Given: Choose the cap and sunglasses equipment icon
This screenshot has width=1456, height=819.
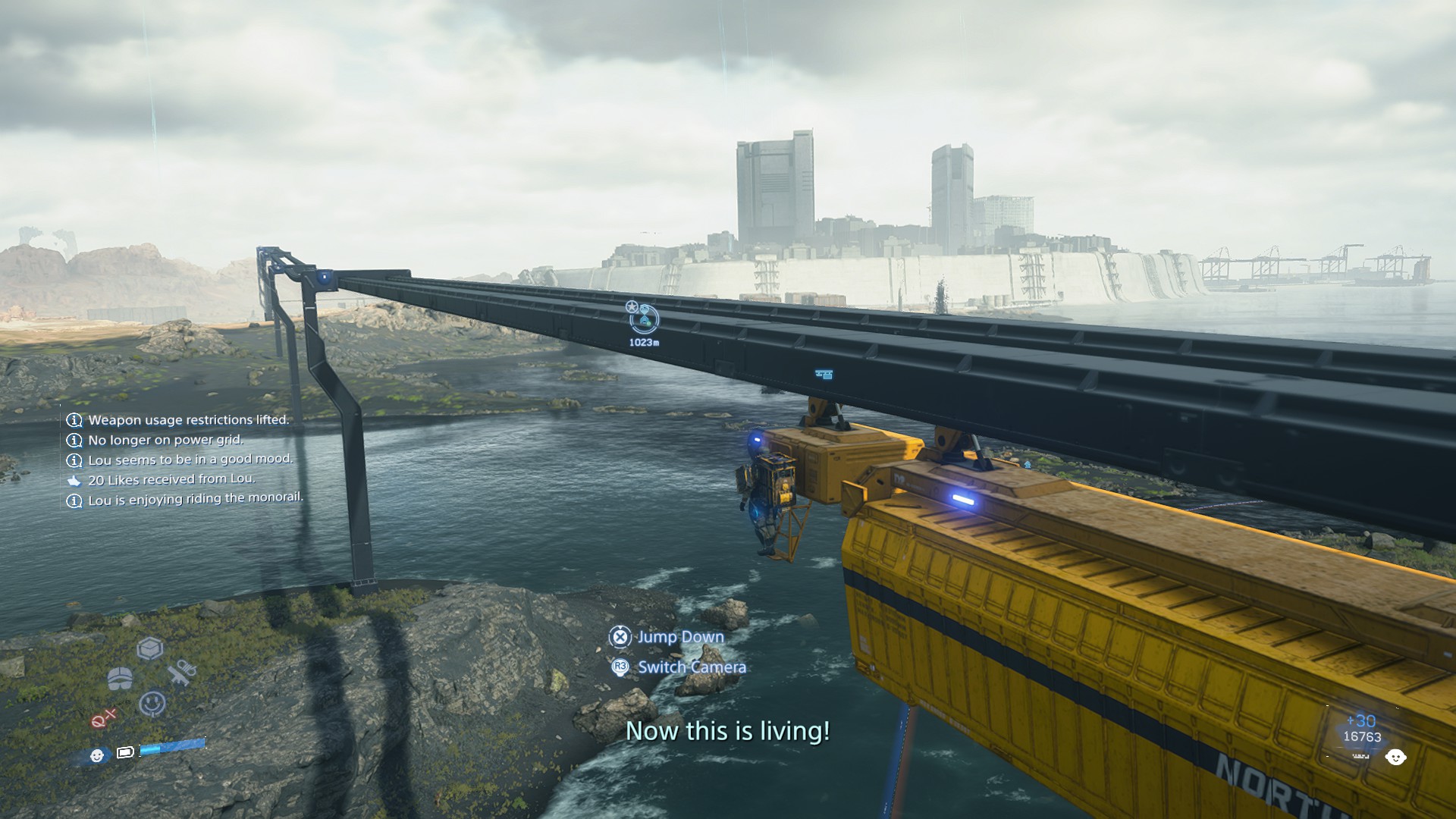Looking at the screenshot, I should tap(120, 678).
